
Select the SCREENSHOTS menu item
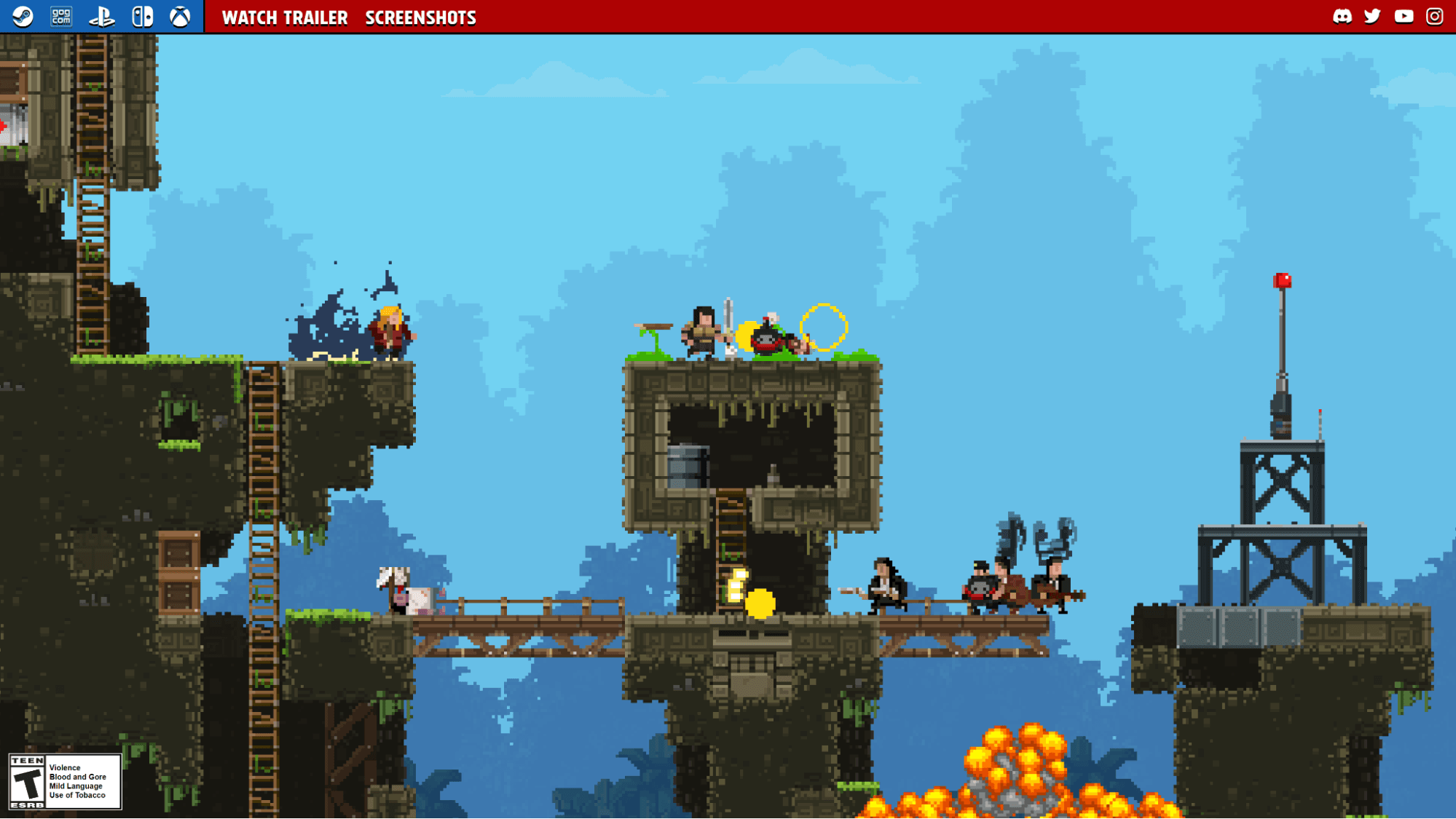pyautogui.click(x=420, y=17)
